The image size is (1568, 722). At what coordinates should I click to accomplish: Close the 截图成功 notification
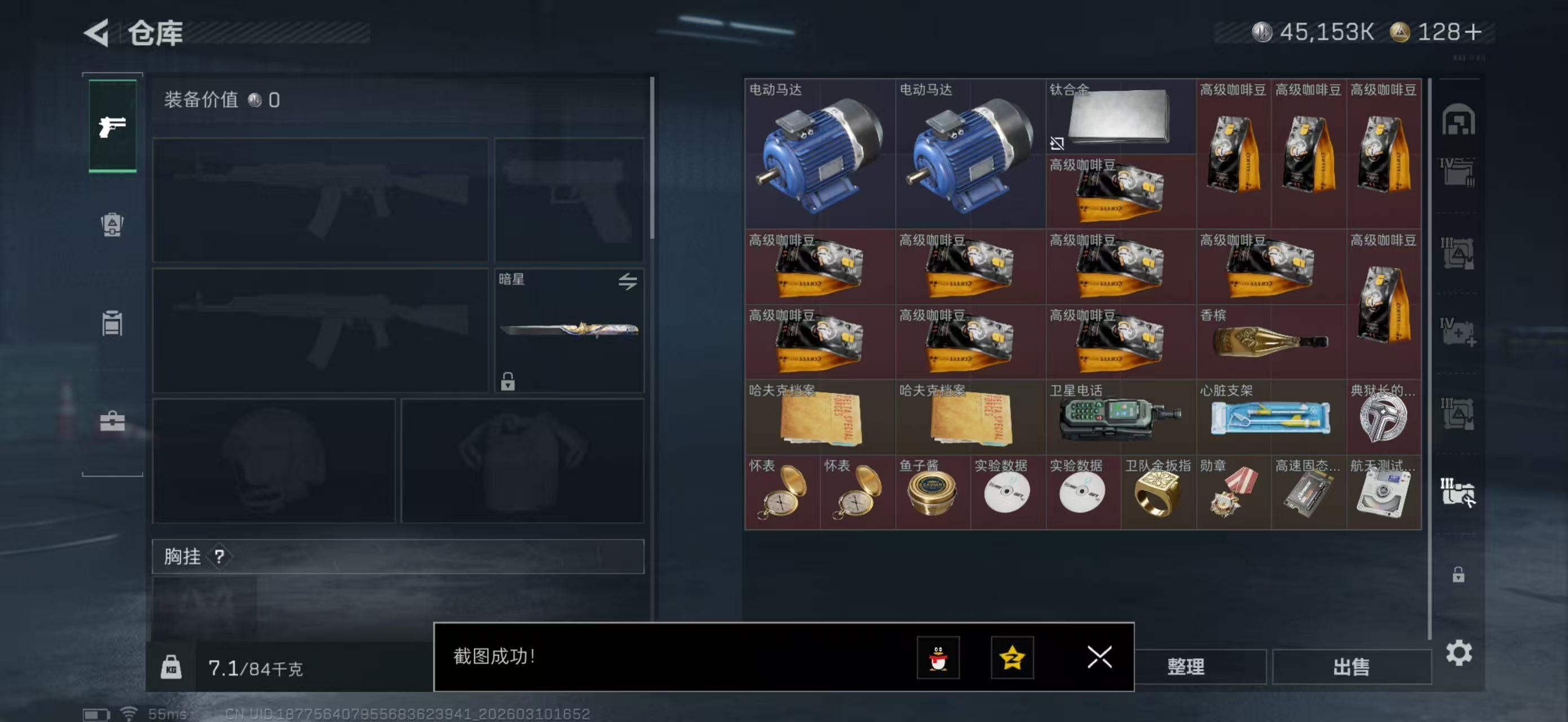[x=1099, y=657]
